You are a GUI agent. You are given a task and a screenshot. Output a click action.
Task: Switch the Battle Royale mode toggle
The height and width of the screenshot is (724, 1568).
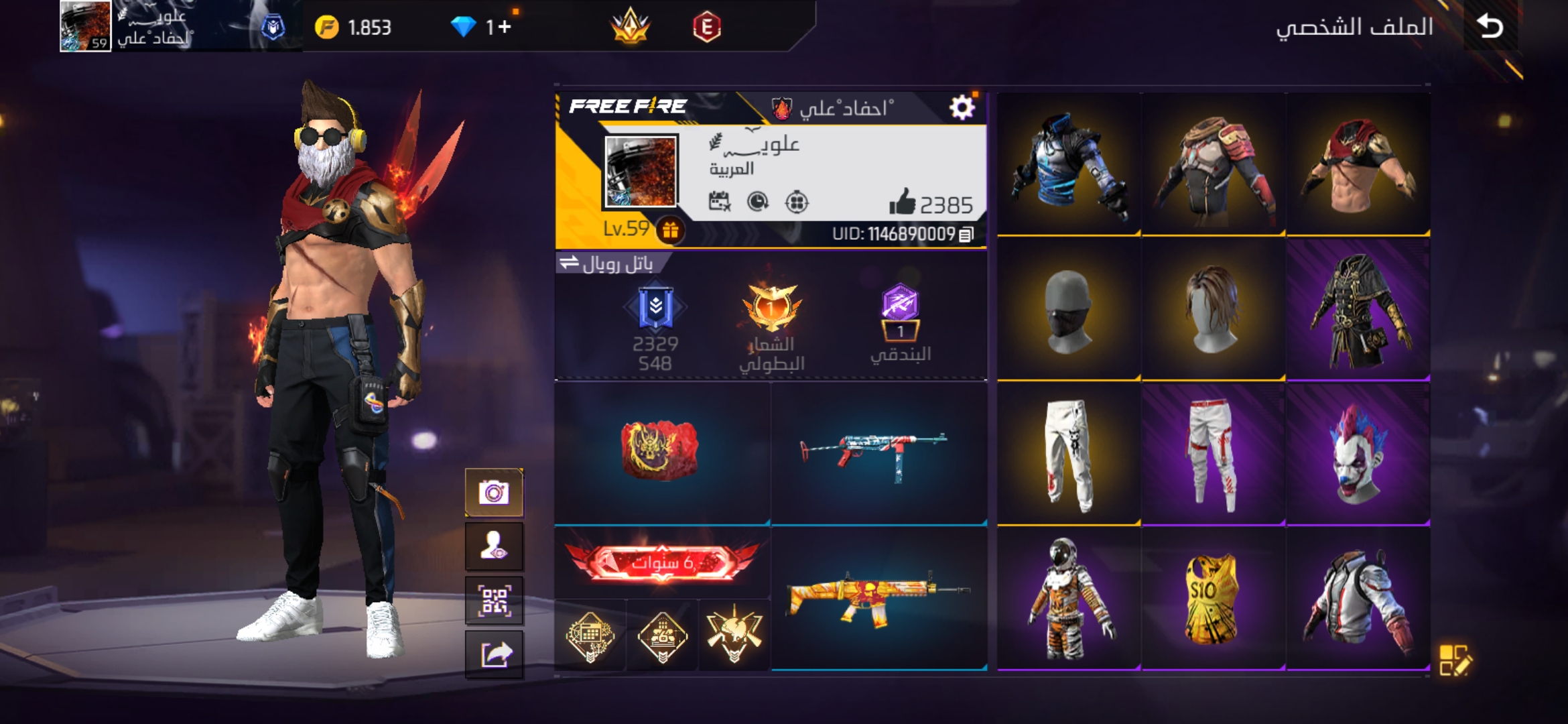point(570,263)
